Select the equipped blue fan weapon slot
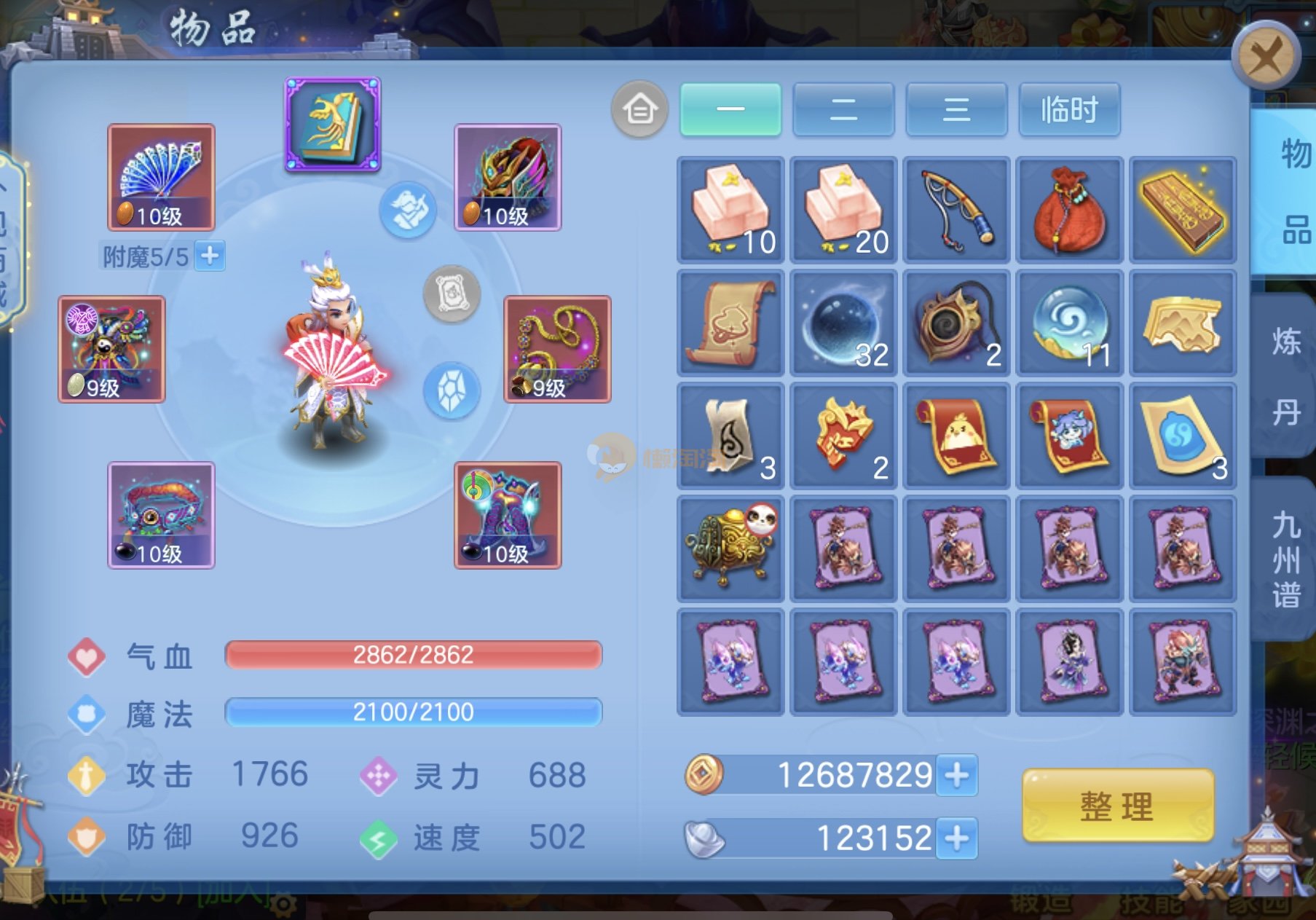 [161, 177]
